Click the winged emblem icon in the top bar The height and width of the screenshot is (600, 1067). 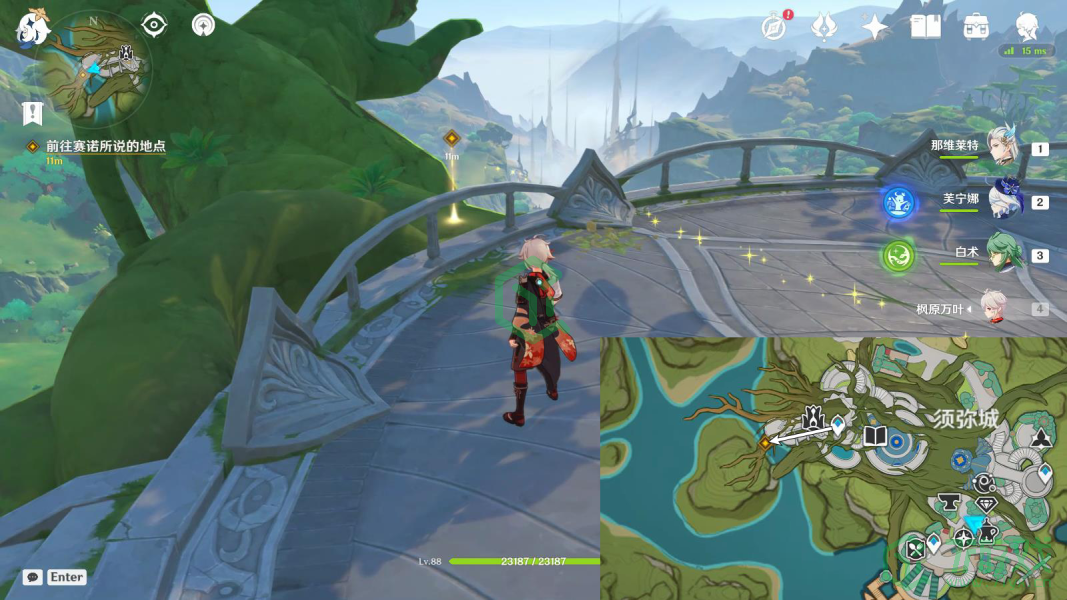[824, 26]
